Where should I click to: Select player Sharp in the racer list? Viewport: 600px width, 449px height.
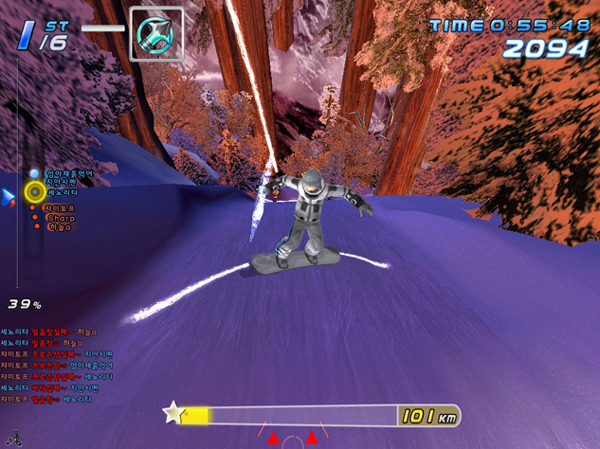tap(62, 216)
